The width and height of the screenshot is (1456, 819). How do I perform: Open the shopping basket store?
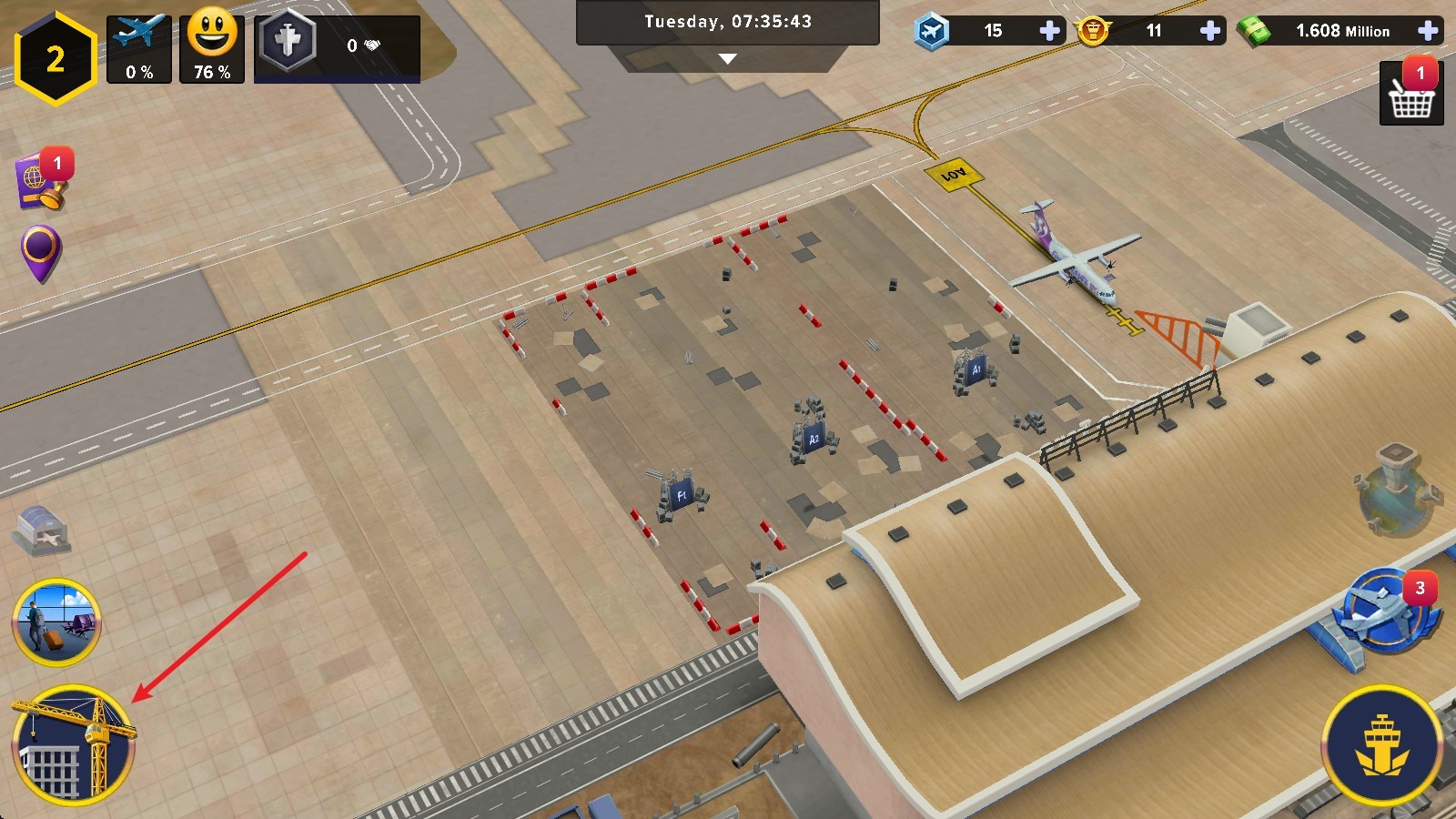tap(1411, 94)
